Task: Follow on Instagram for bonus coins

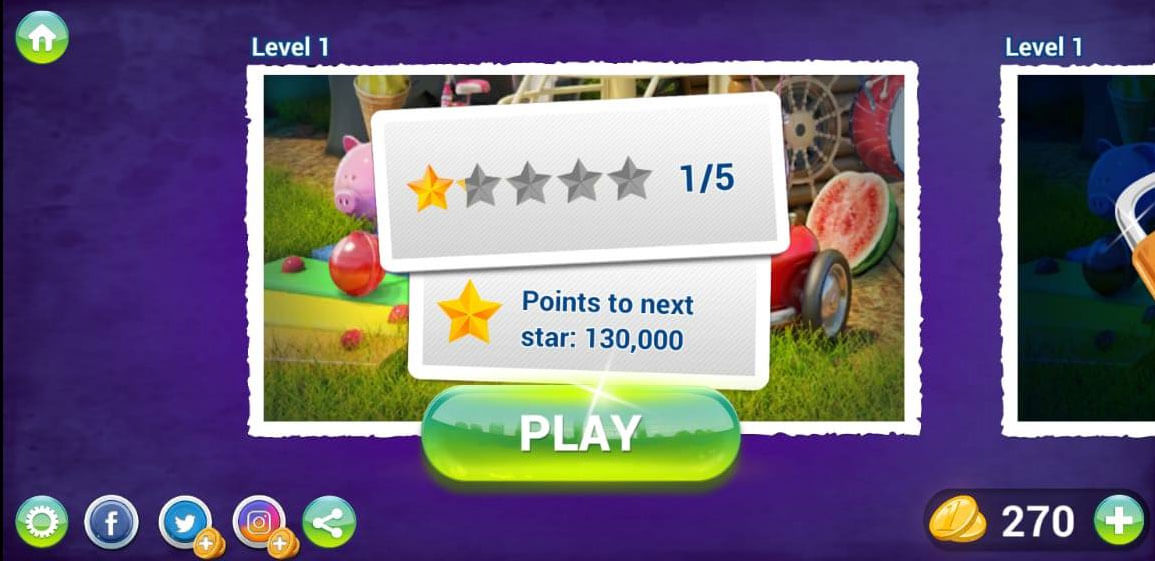Action: [x=260, y=522]
